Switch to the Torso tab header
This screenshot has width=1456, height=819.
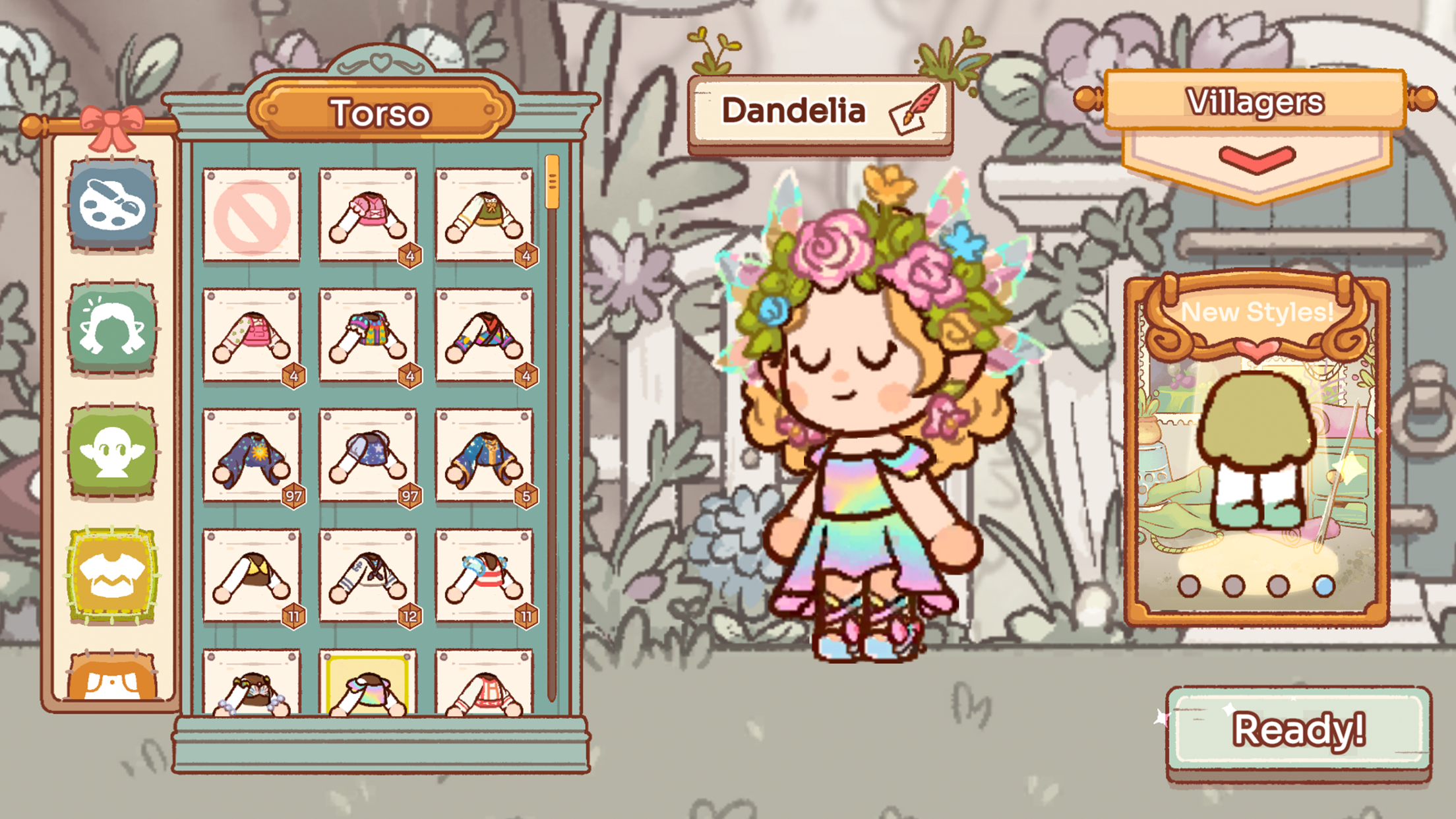tap(380, 111)
